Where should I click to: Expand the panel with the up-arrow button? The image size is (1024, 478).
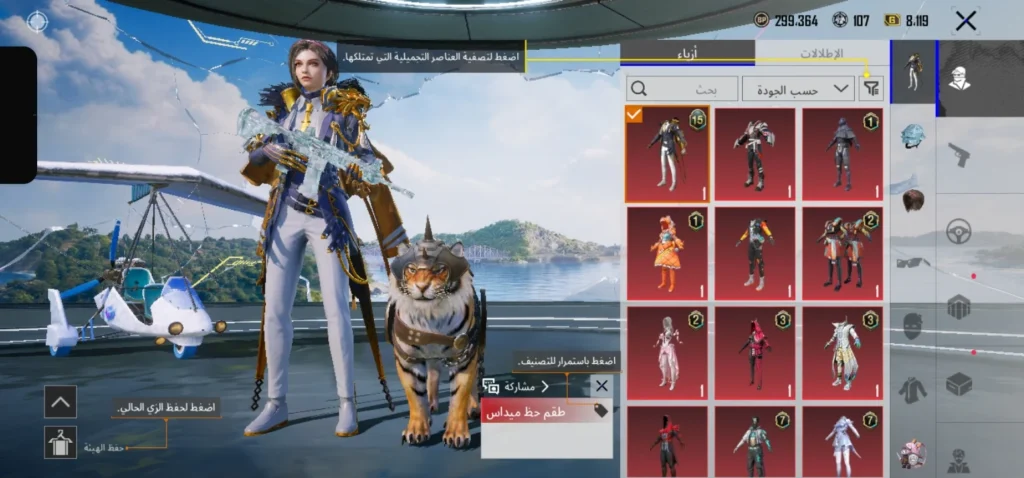[60, 401]
